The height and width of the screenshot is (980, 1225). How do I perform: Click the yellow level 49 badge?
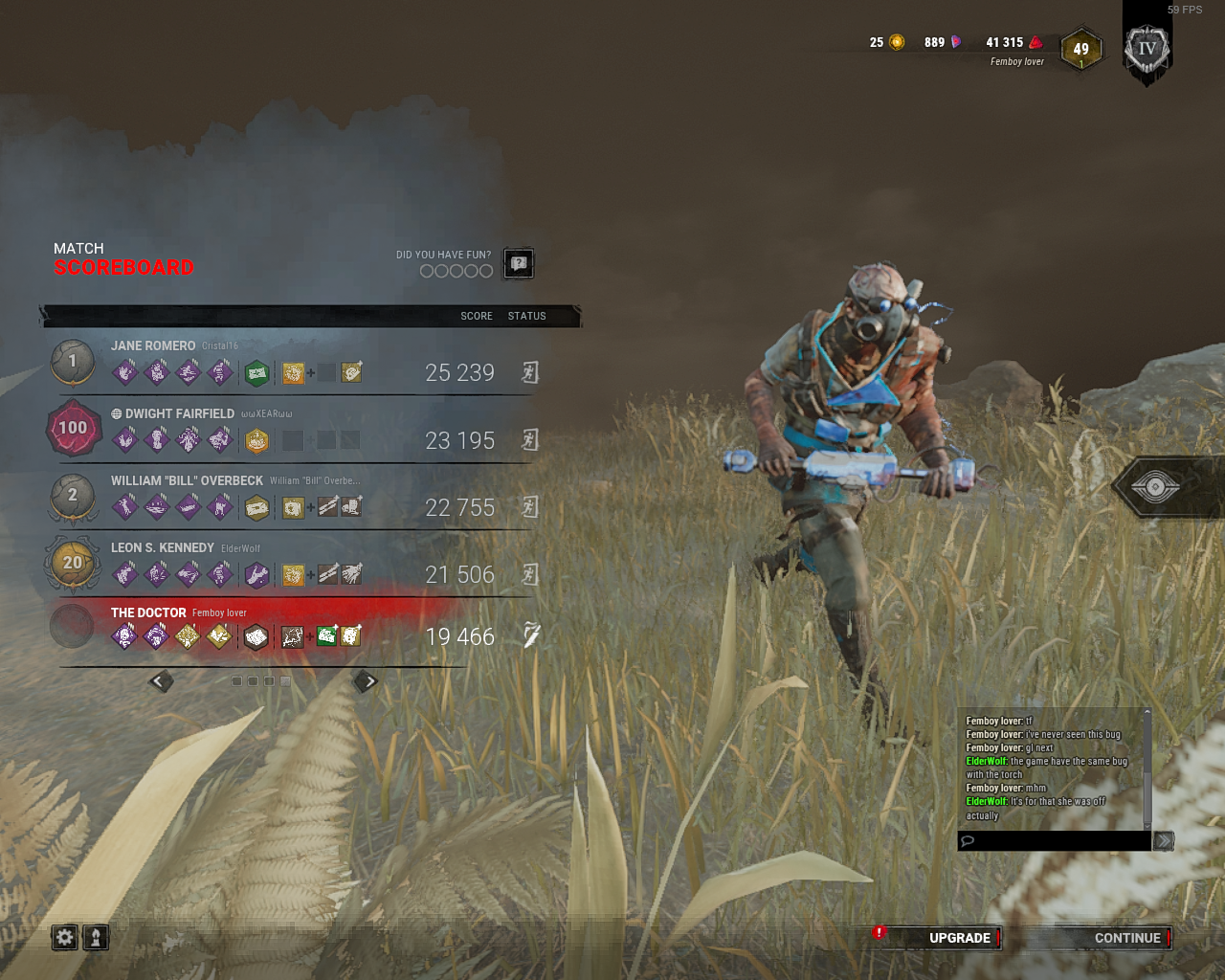1081,50
